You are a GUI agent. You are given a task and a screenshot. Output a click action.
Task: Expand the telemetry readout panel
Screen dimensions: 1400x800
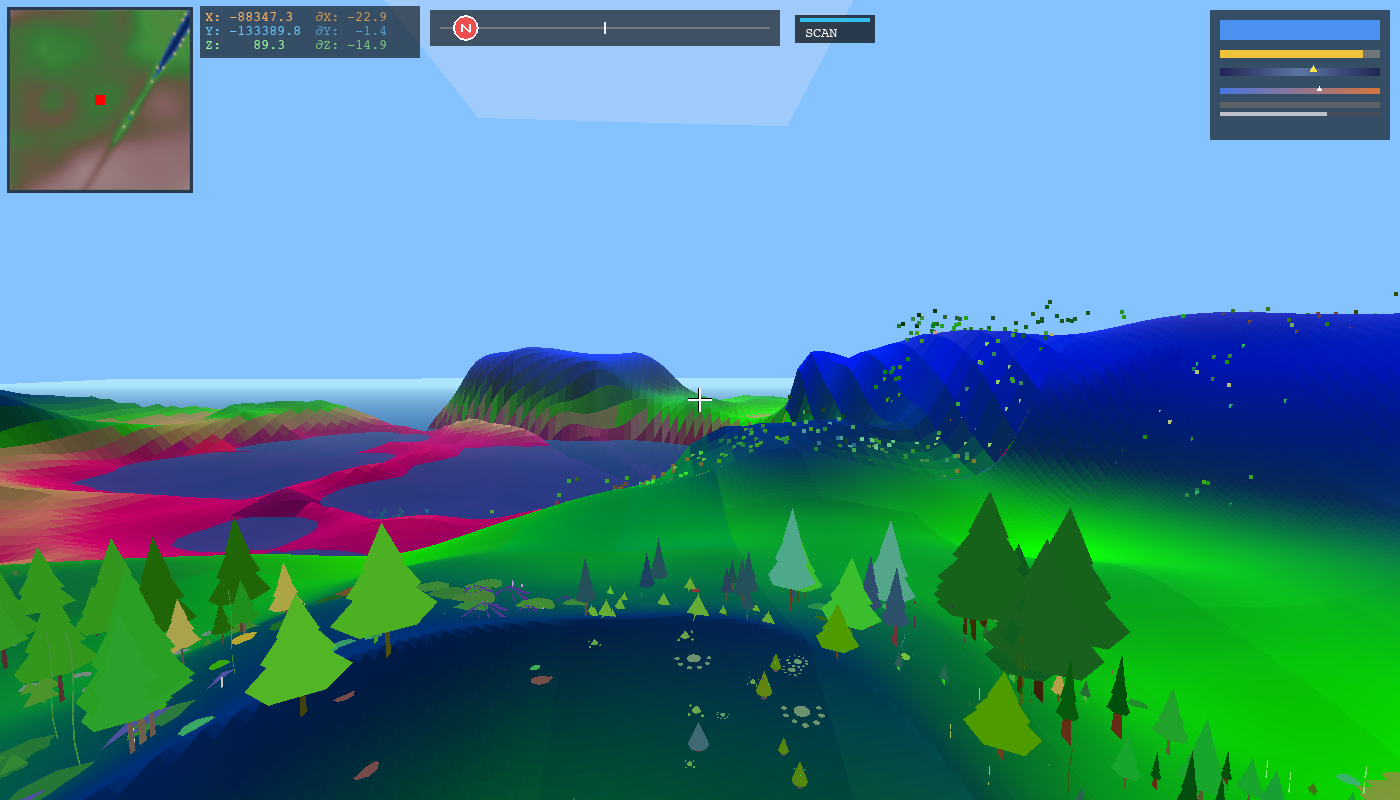click(310, 30)
